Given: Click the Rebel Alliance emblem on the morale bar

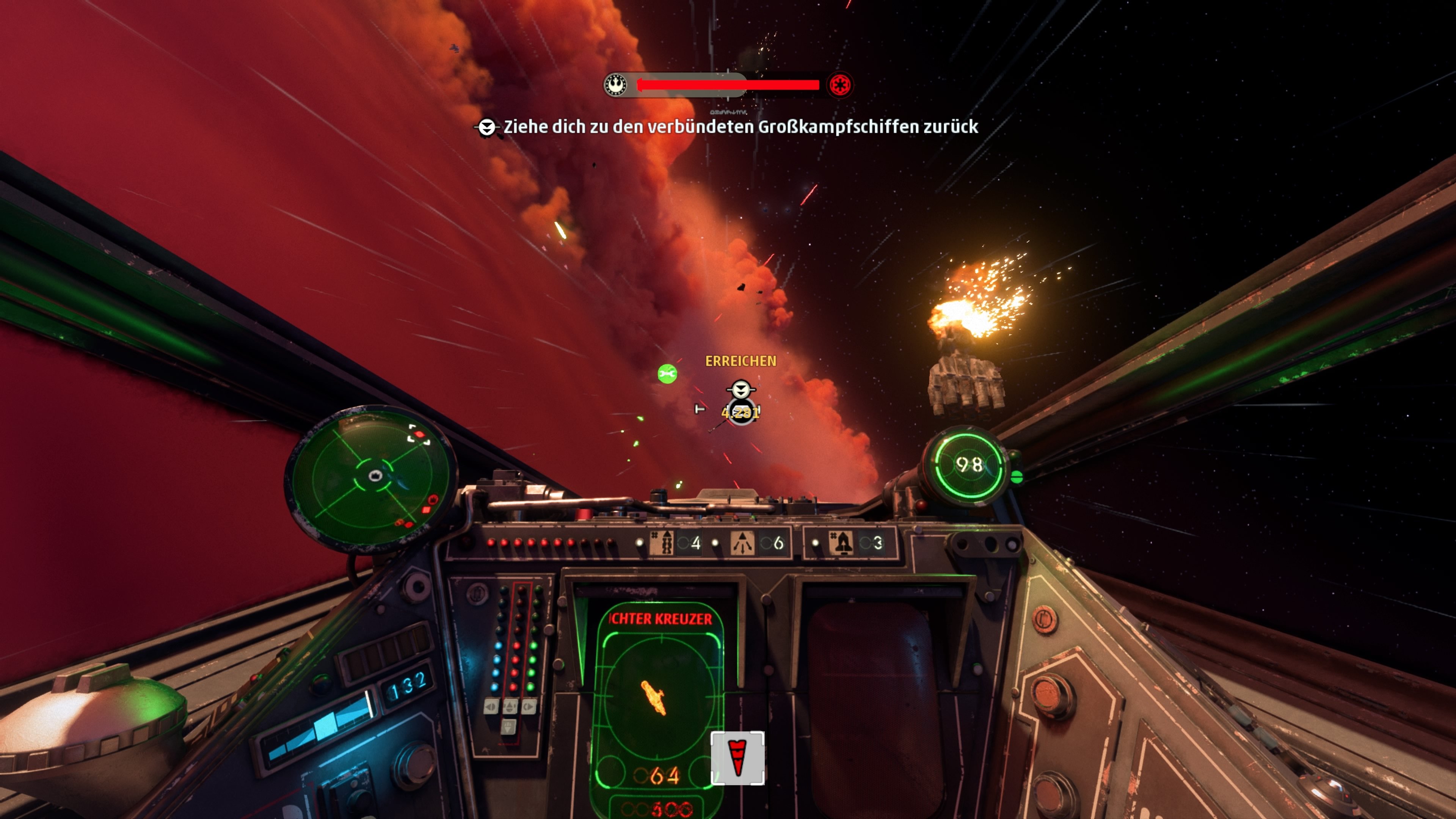Looking at the screenshot, I should [x=616, y=85].
